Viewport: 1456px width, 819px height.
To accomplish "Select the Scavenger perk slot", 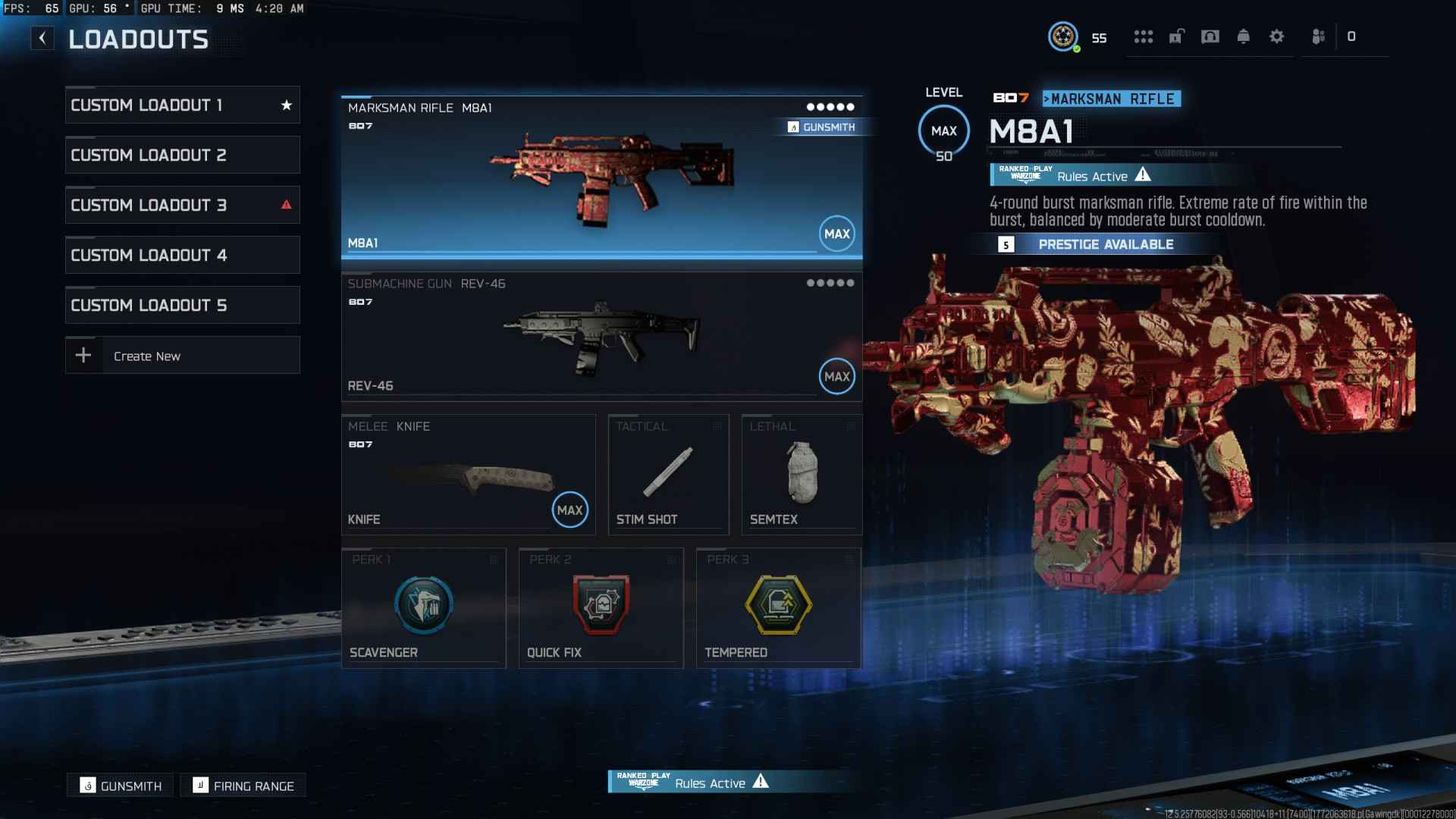I will point(423,607).
